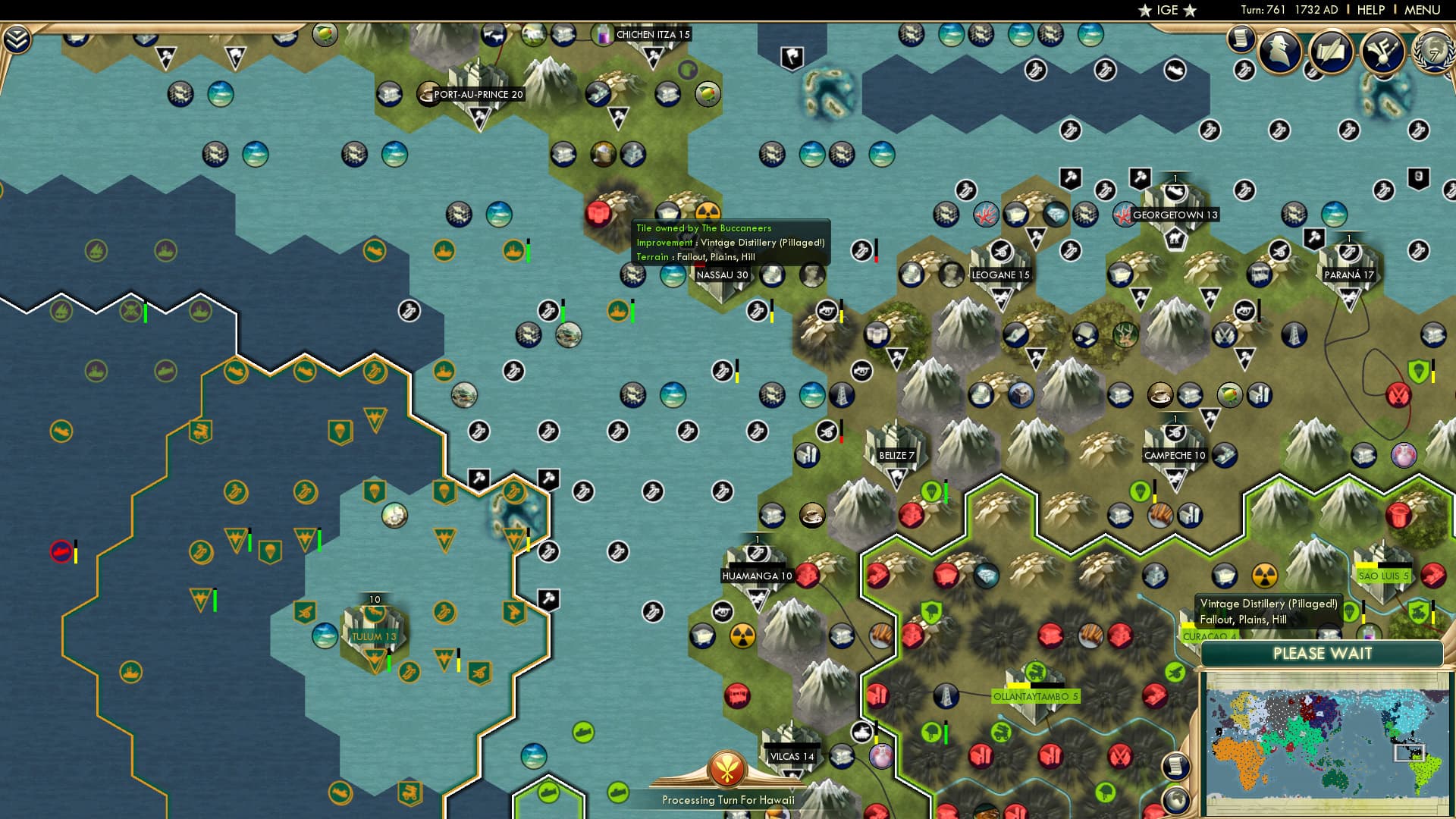Open the Espionage overview spy icon
This screenshot has width=1456, height=819.
[x=1279, y=52]
